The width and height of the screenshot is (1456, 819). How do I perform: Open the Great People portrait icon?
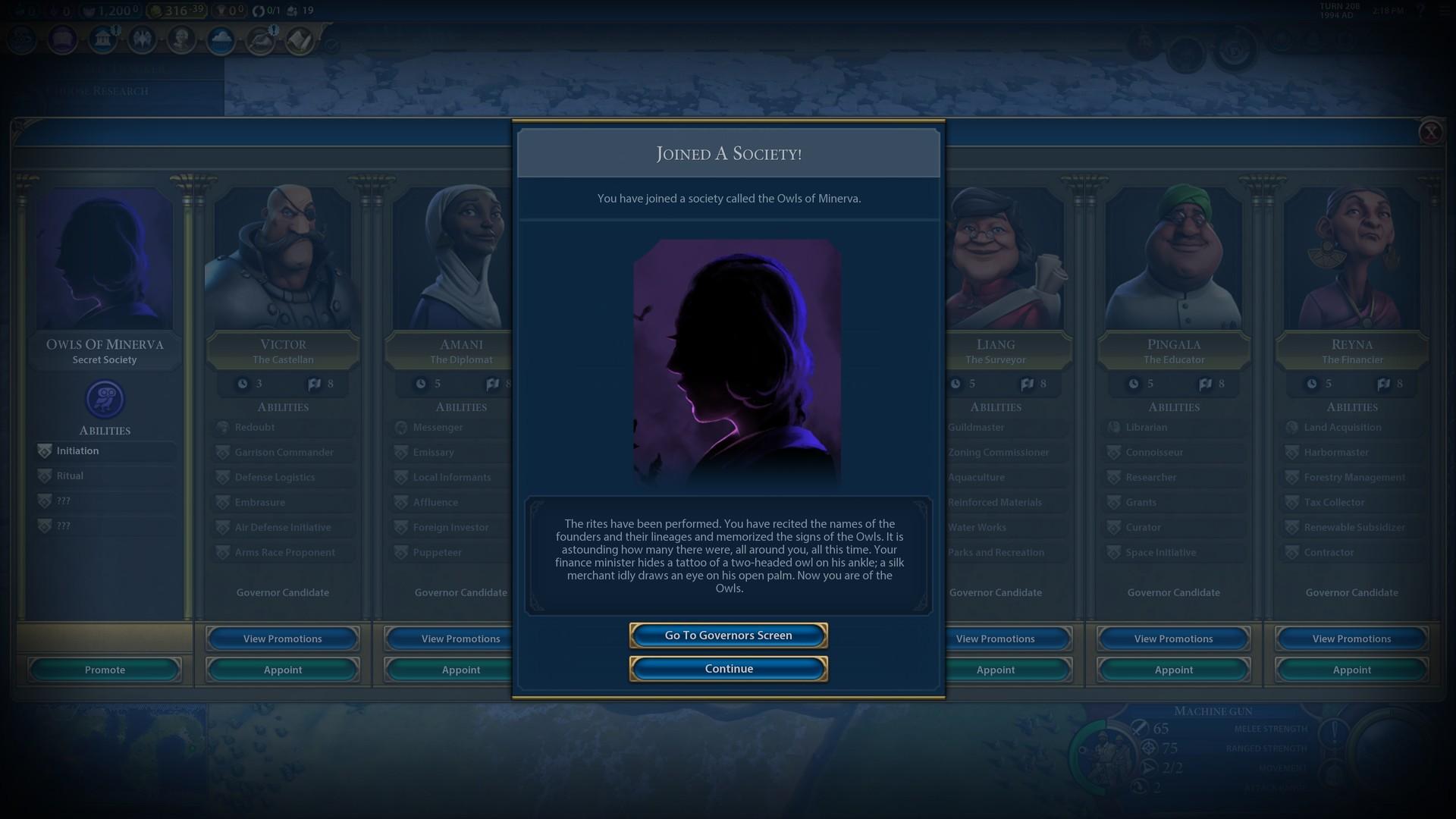coord(180,39)
